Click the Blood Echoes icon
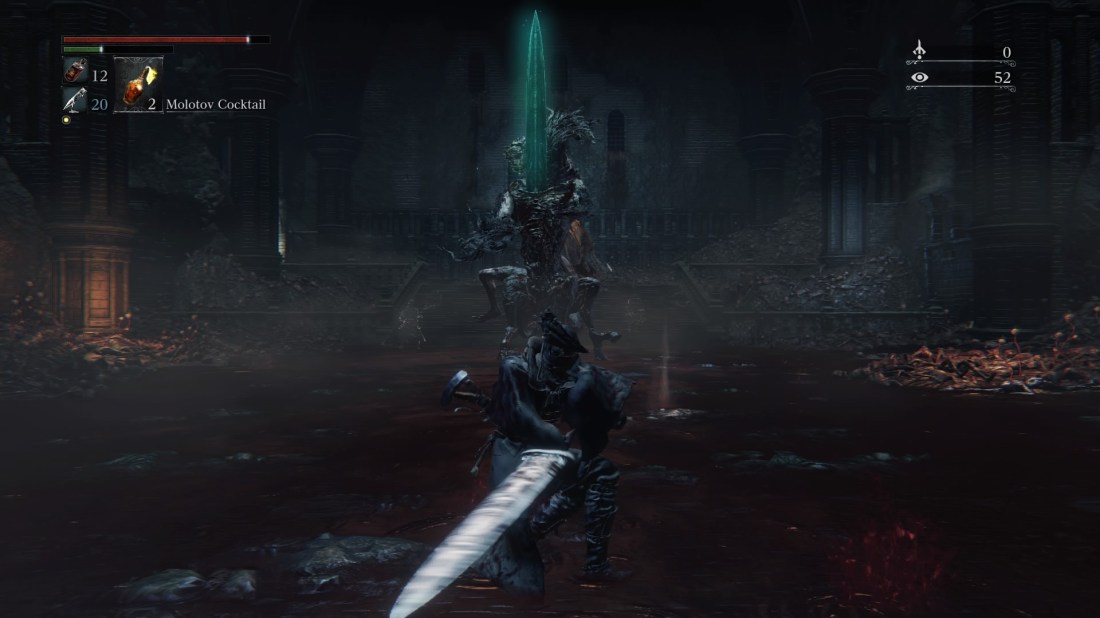 coord(920,51)
